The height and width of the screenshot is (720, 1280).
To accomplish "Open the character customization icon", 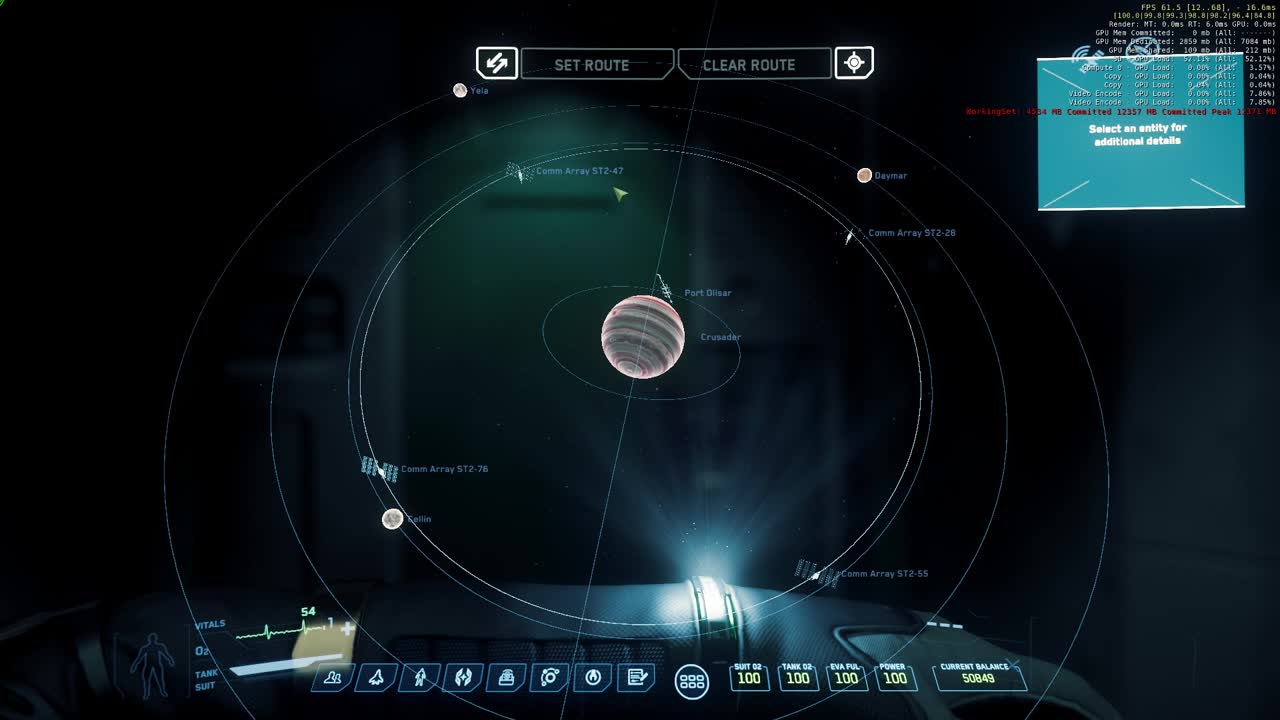I will (x=419, y=679).
